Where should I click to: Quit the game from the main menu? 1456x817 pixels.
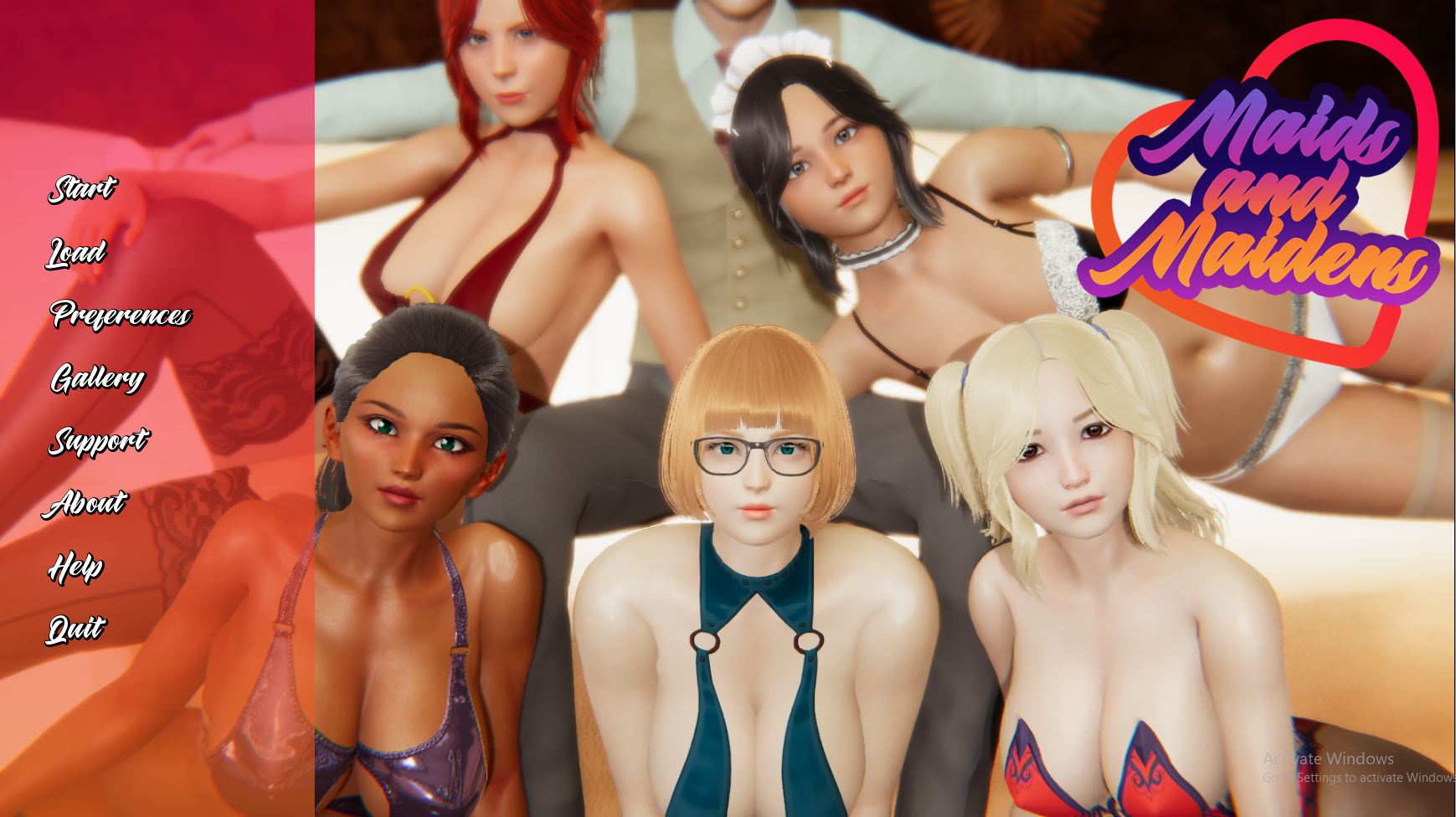pos(75,629)
